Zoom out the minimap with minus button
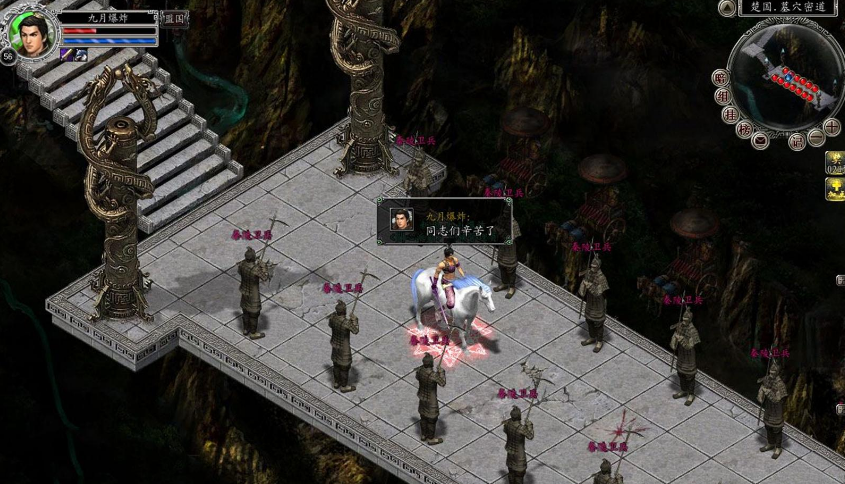The height and width of the screenshot is (484, 845). (816, 137)
